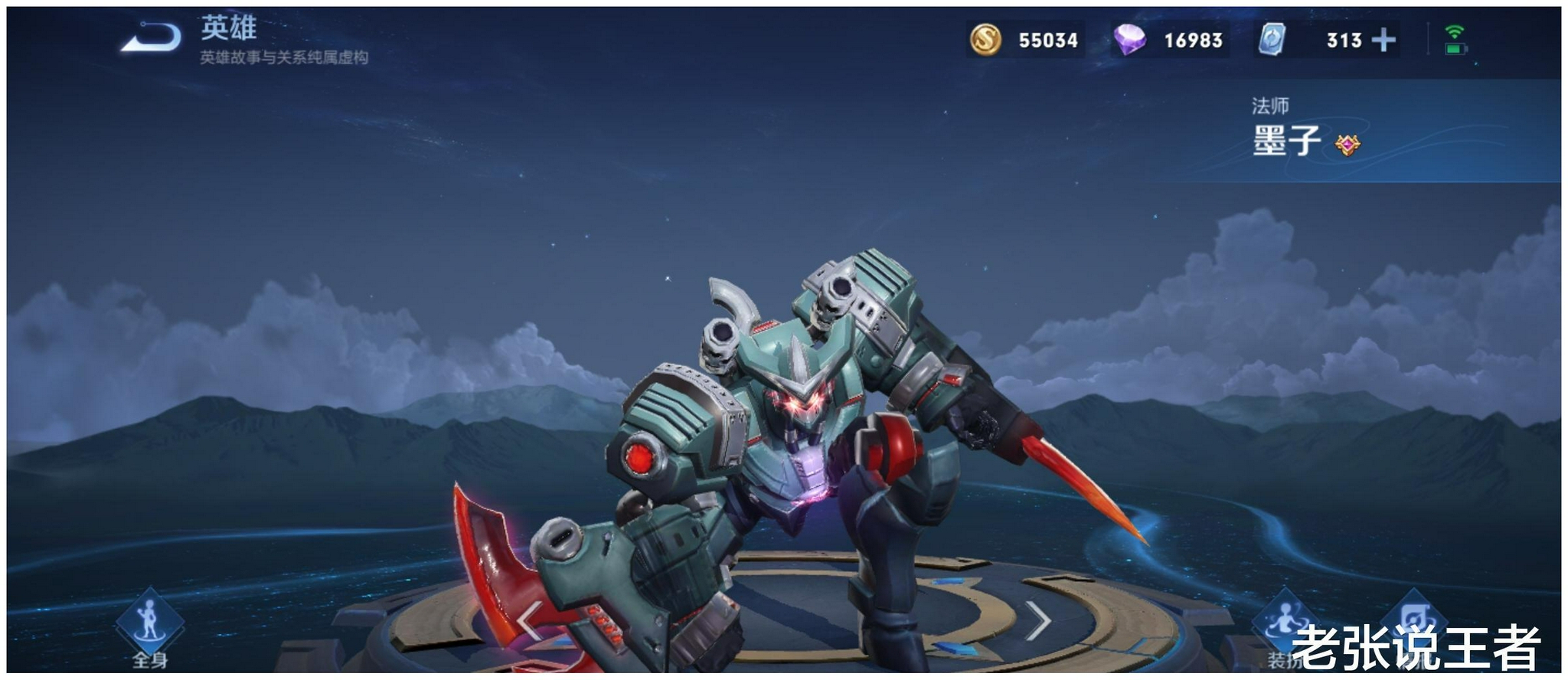Tap the purple diamond currency icon
Viewport: 1568px width, 680px height.
[1129, 40]
